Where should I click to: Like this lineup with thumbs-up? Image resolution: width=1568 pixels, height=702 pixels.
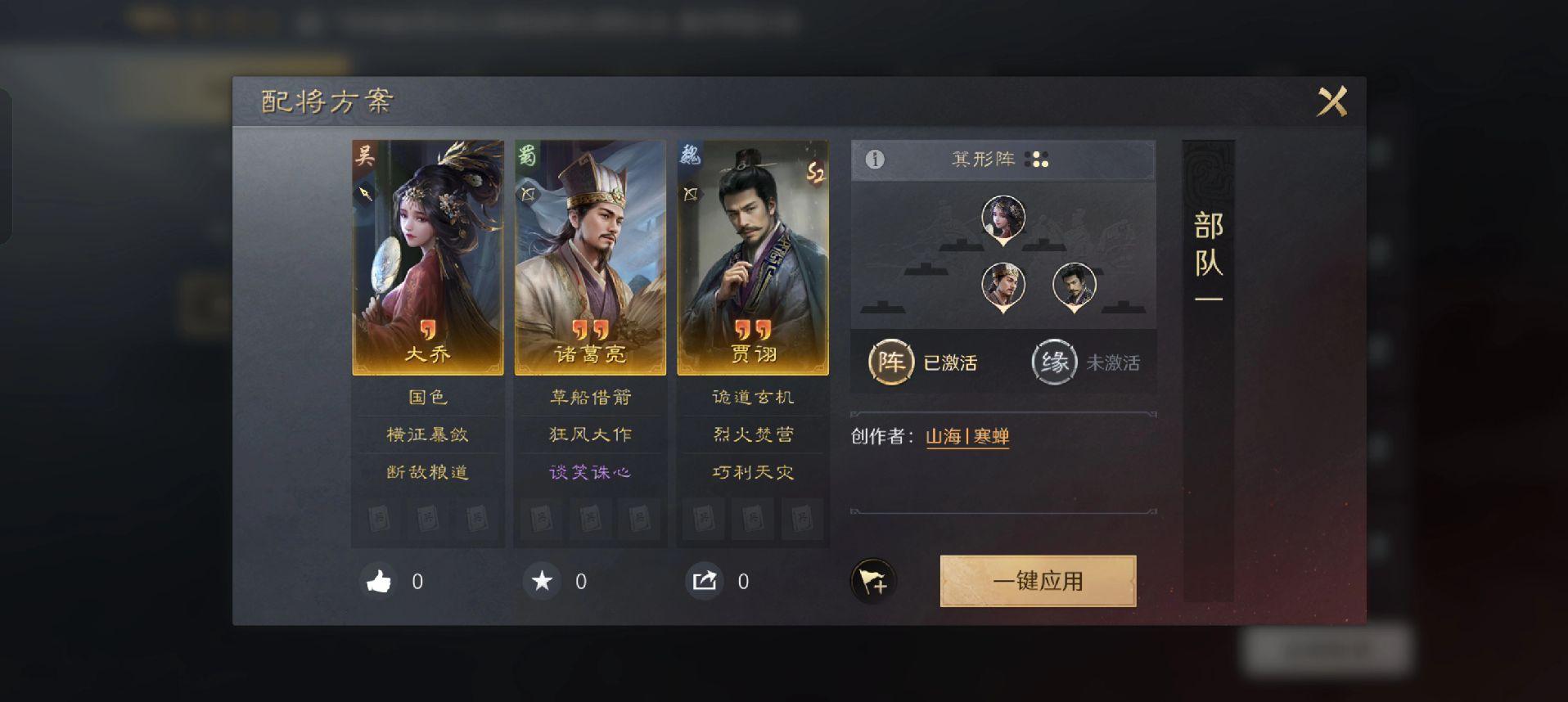pyautogui.click(x=379, y=582)
